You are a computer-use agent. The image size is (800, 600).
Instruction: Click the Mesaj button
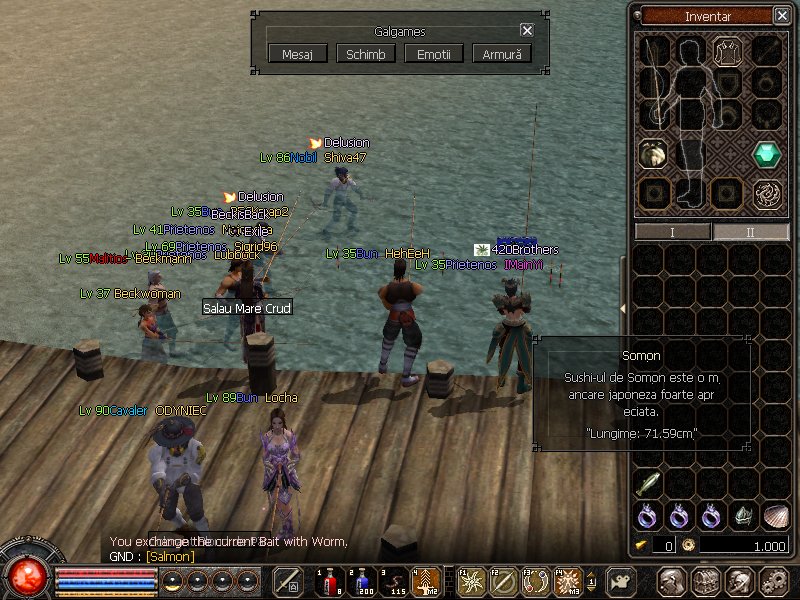tap(298, 54)
